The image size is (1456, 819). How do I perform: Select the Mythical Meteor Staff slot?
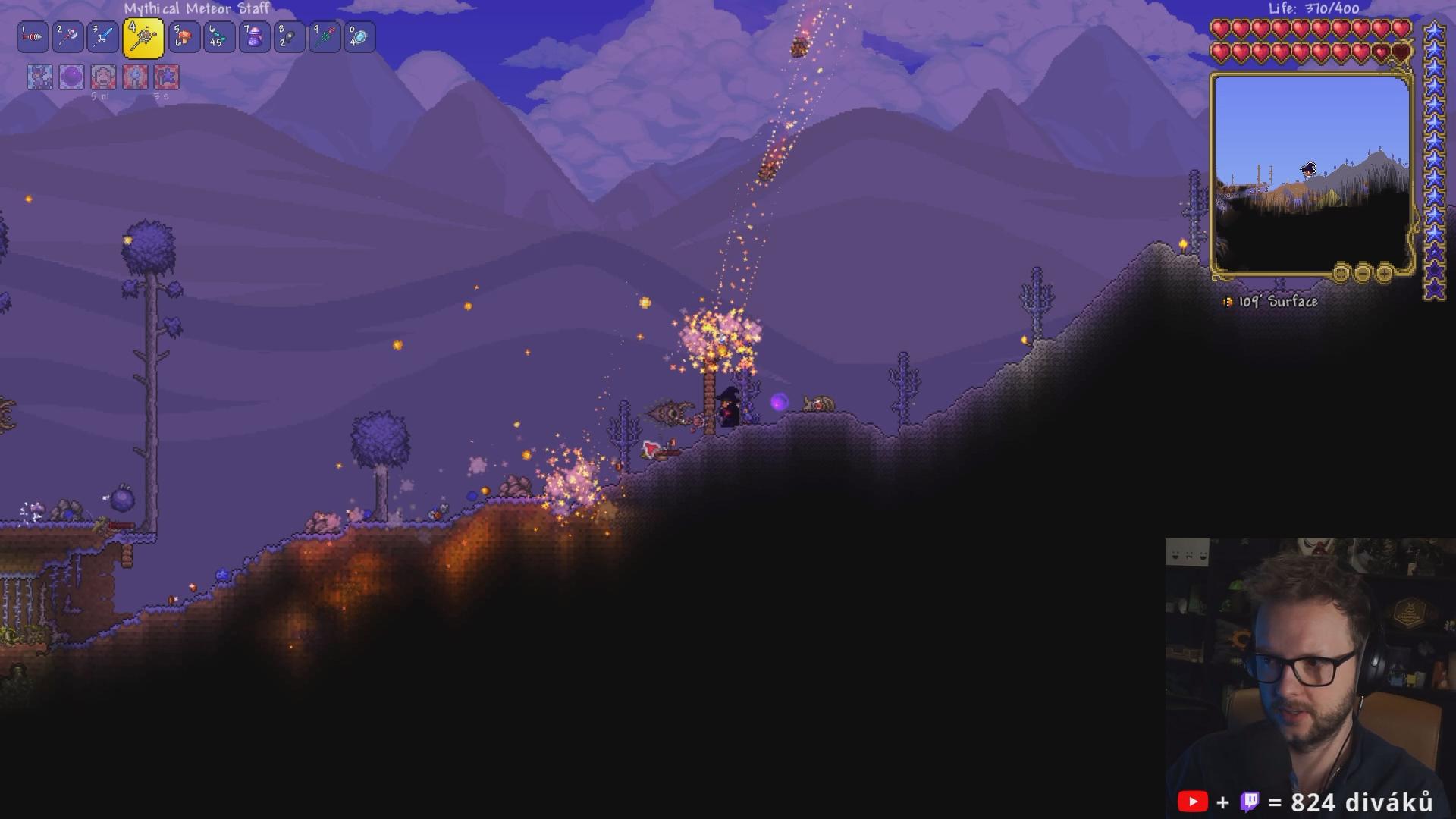coord(143,38)
